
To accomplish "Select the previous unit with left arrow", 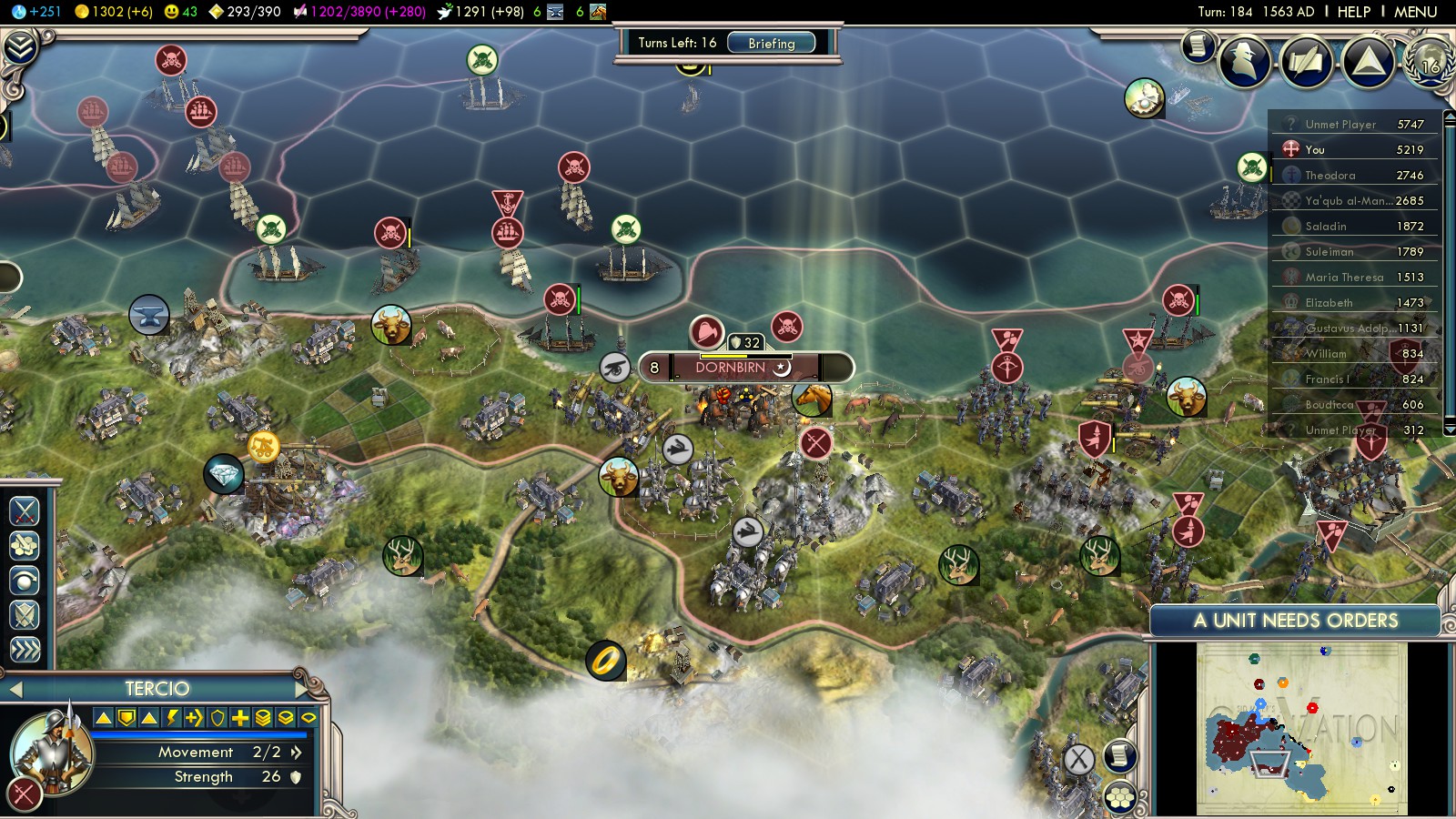I will [15, 690].
